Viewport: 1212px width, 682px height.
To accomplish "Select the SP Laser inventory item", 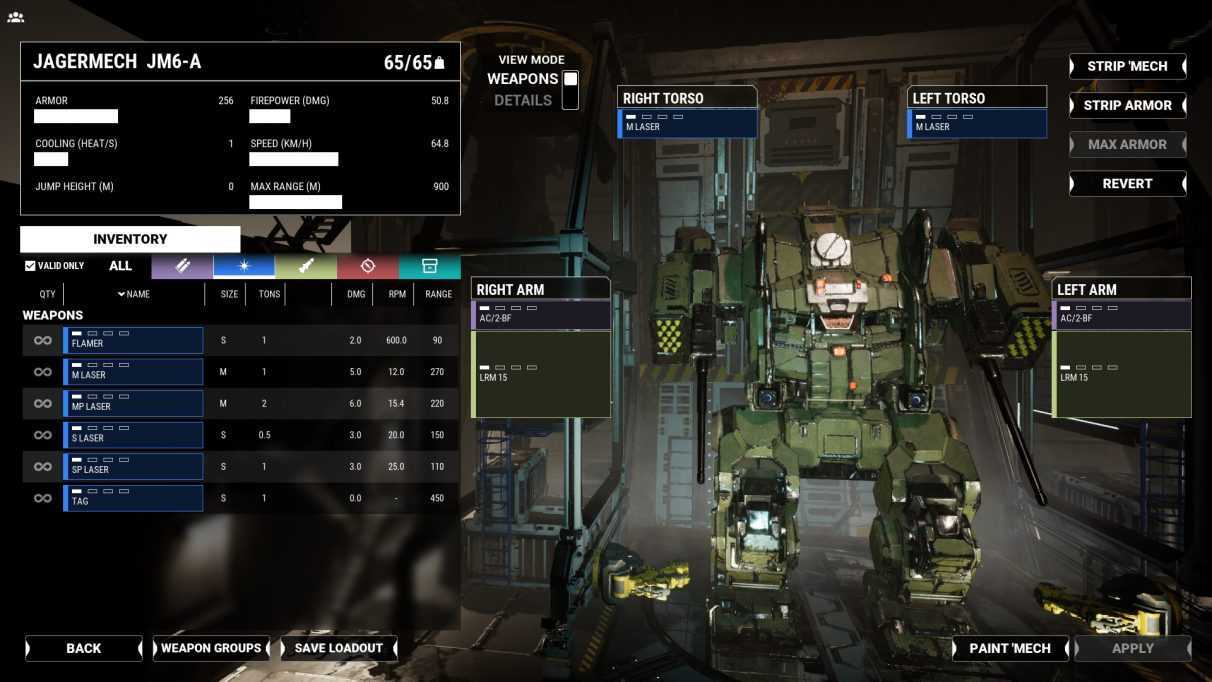I will coord(133,466).
